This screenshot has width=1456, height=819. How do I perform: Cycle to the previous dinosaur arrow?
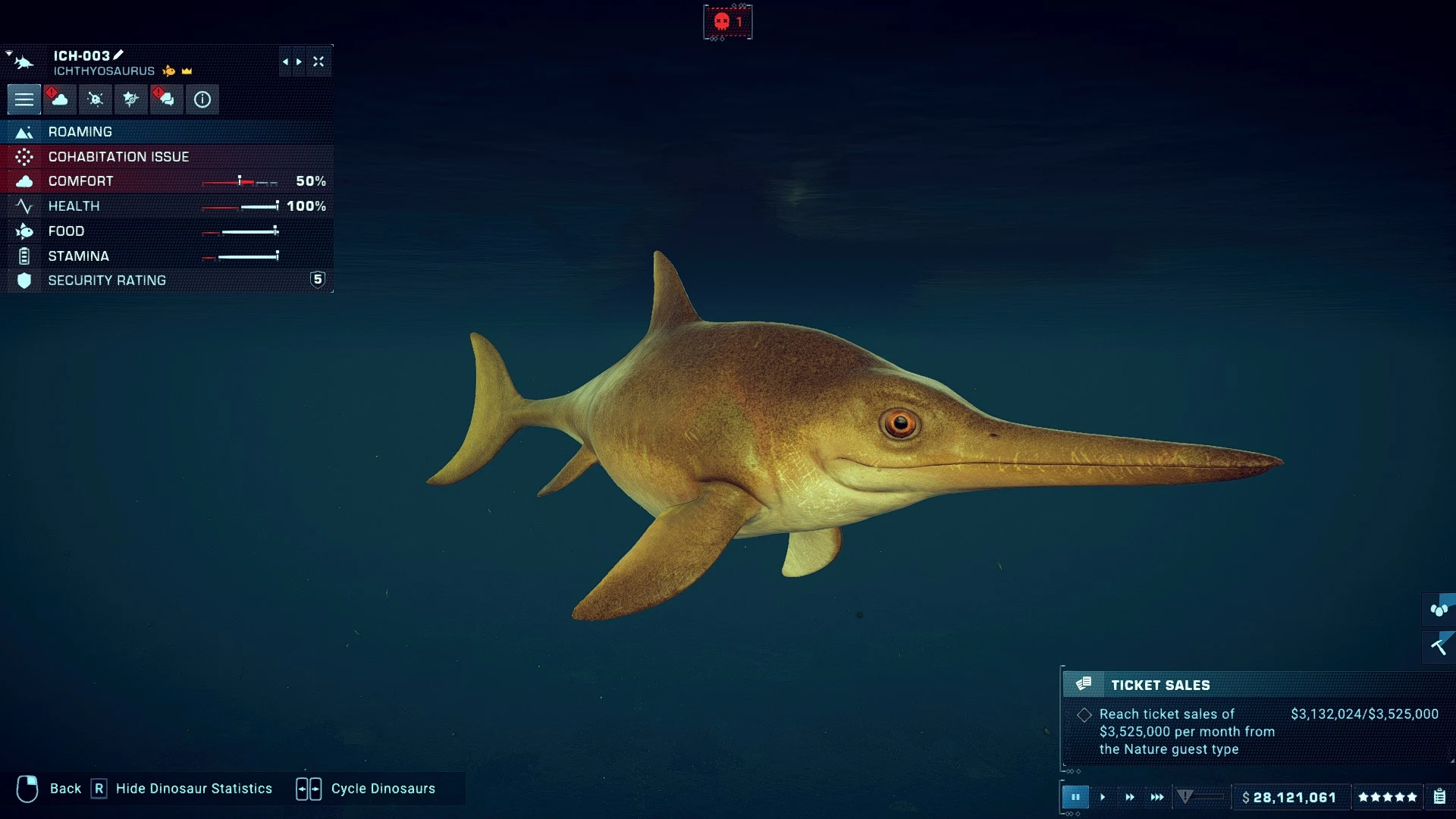tap(285, 62)
